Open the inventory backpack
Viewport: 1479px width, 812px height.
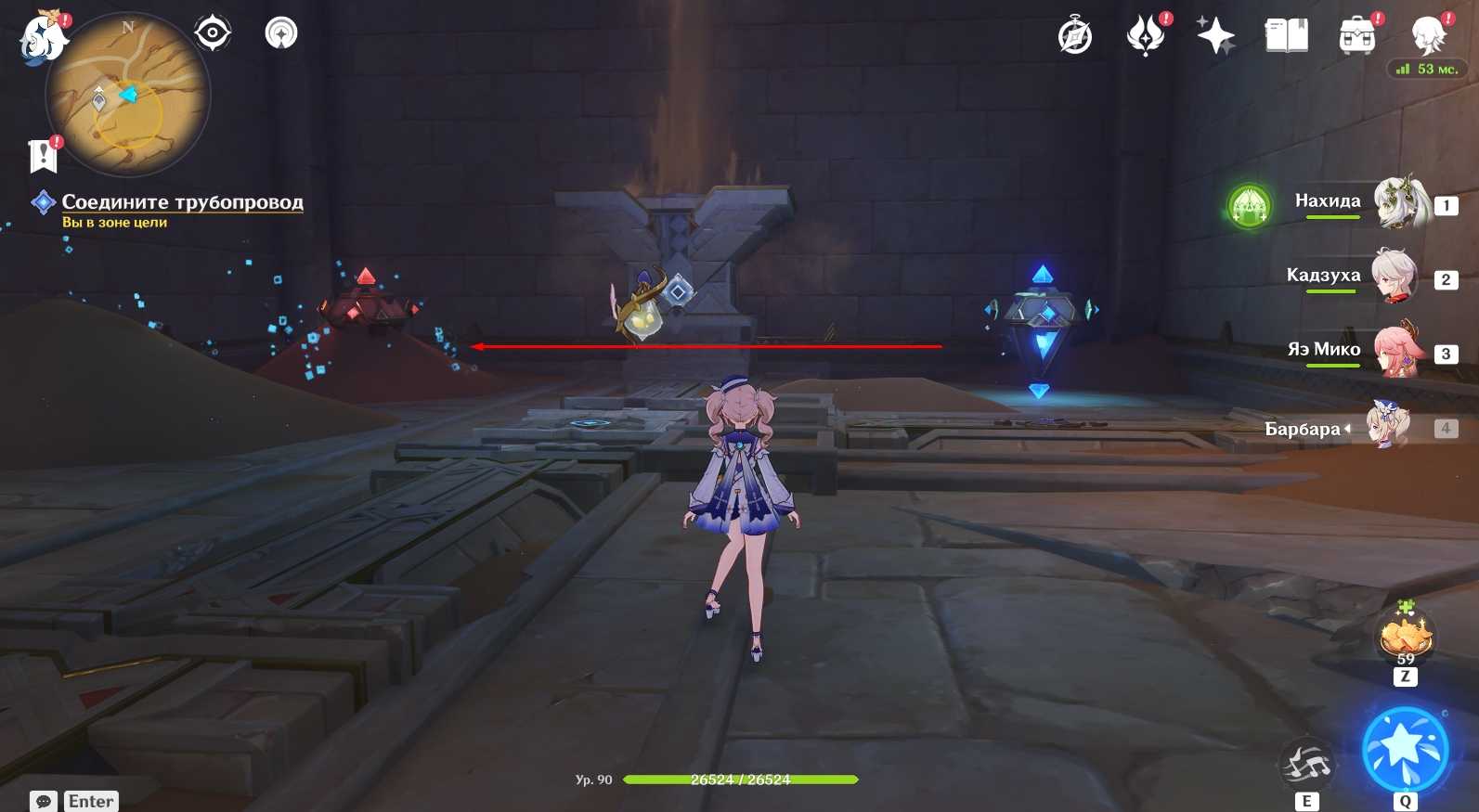pos(1356,36)
